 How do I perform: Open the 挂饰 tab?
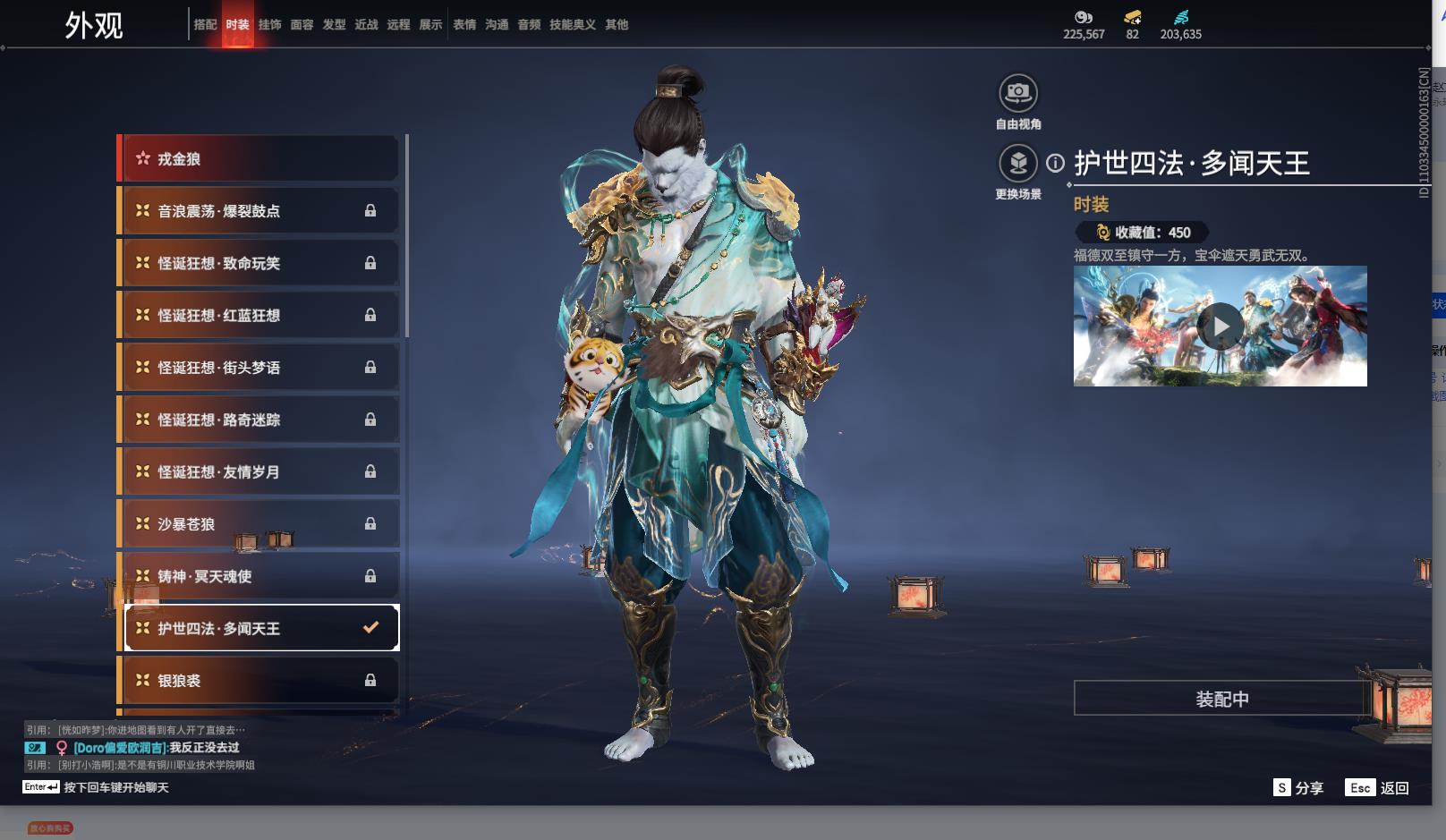point(269,25)
